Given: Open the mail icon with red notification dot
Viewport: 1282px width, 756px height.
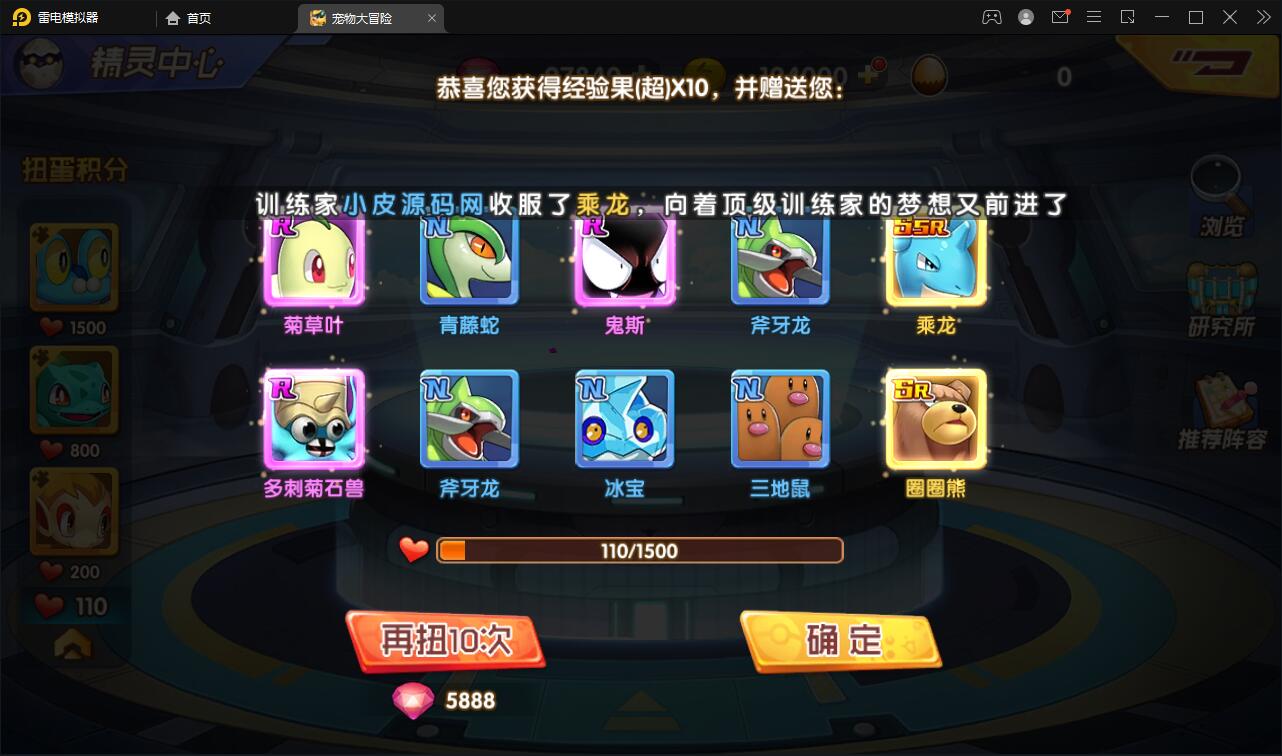Looking at the screenshot, I should 1060,17.
